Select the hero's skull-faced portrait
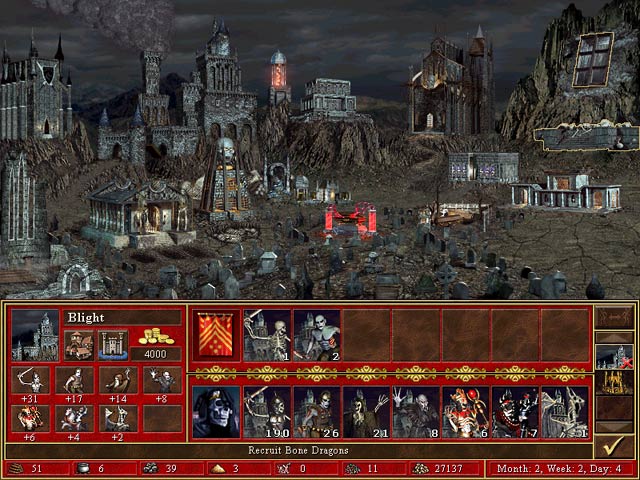The height and width of the screenshot is (480, 640). 215,412
